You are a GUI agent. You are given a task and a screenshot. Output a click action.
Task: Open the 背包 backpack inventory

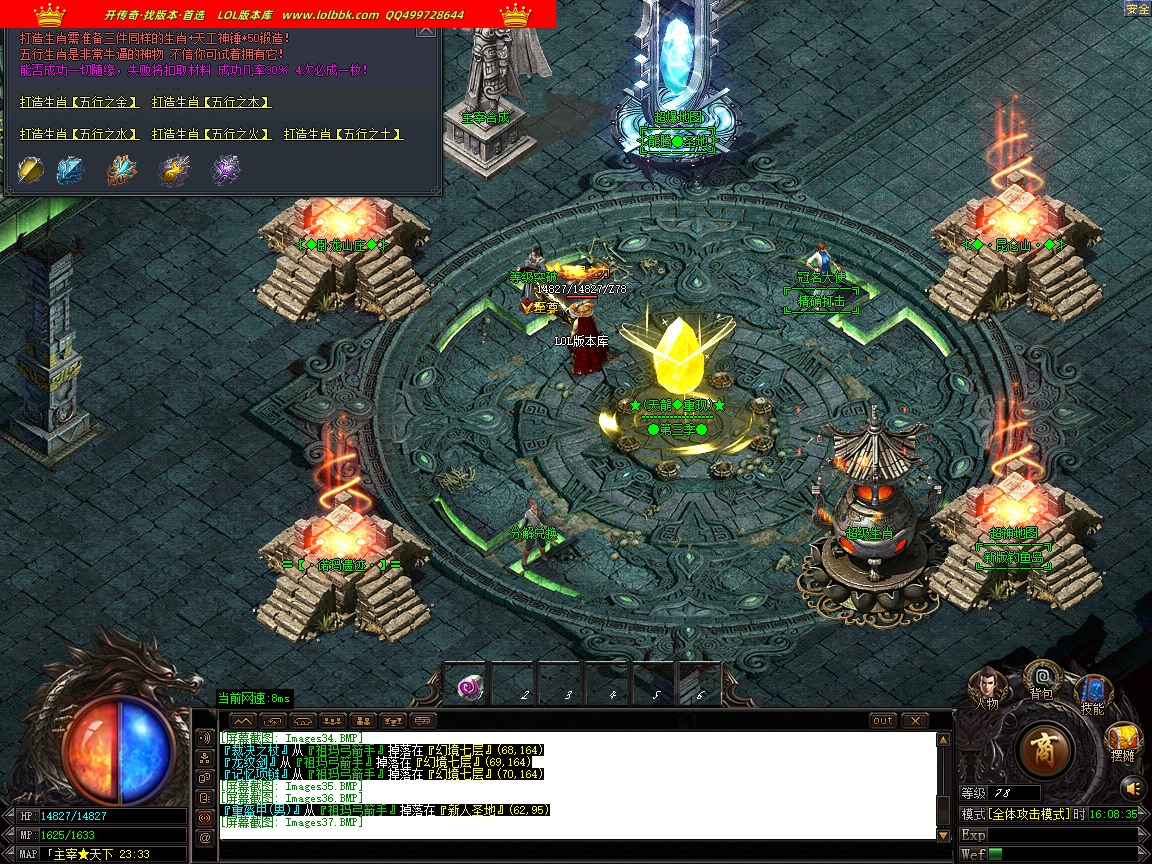tap(1041, 678)
